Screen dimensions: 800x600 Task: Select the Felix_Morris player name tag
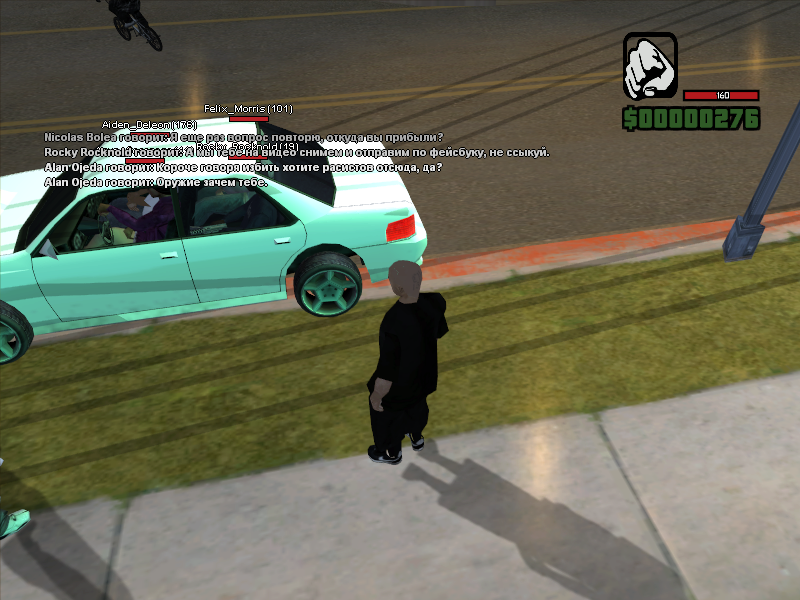(248, 108)
